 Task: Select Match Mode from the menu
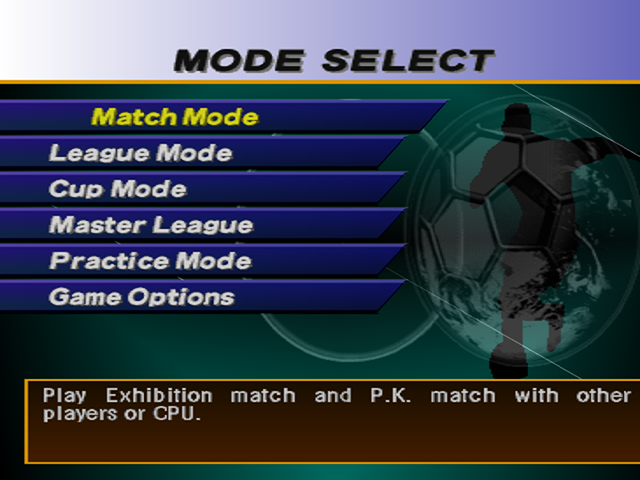pos(175,117)
